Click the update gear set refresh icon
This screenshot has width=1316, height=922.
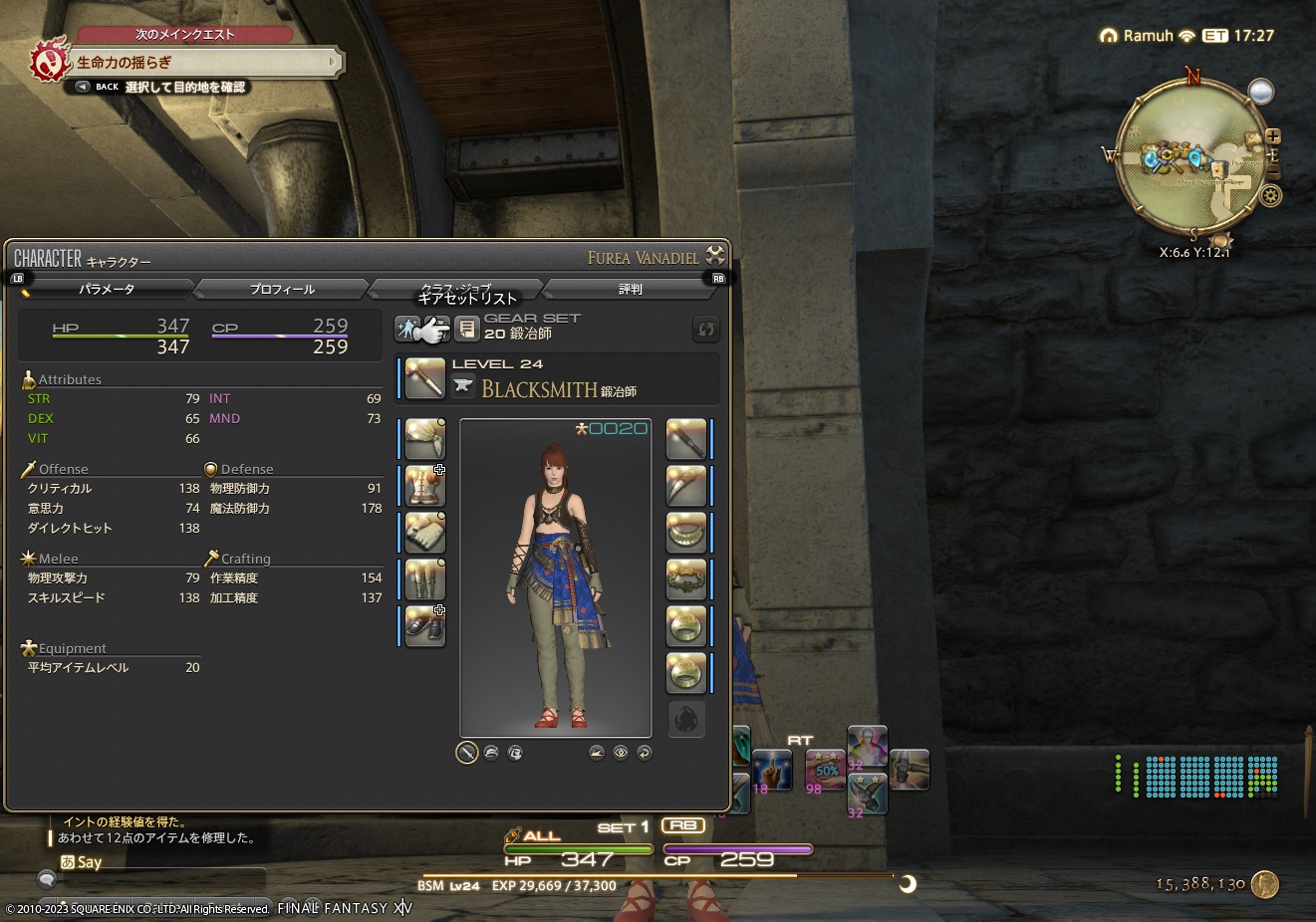[x=706, y=329]
